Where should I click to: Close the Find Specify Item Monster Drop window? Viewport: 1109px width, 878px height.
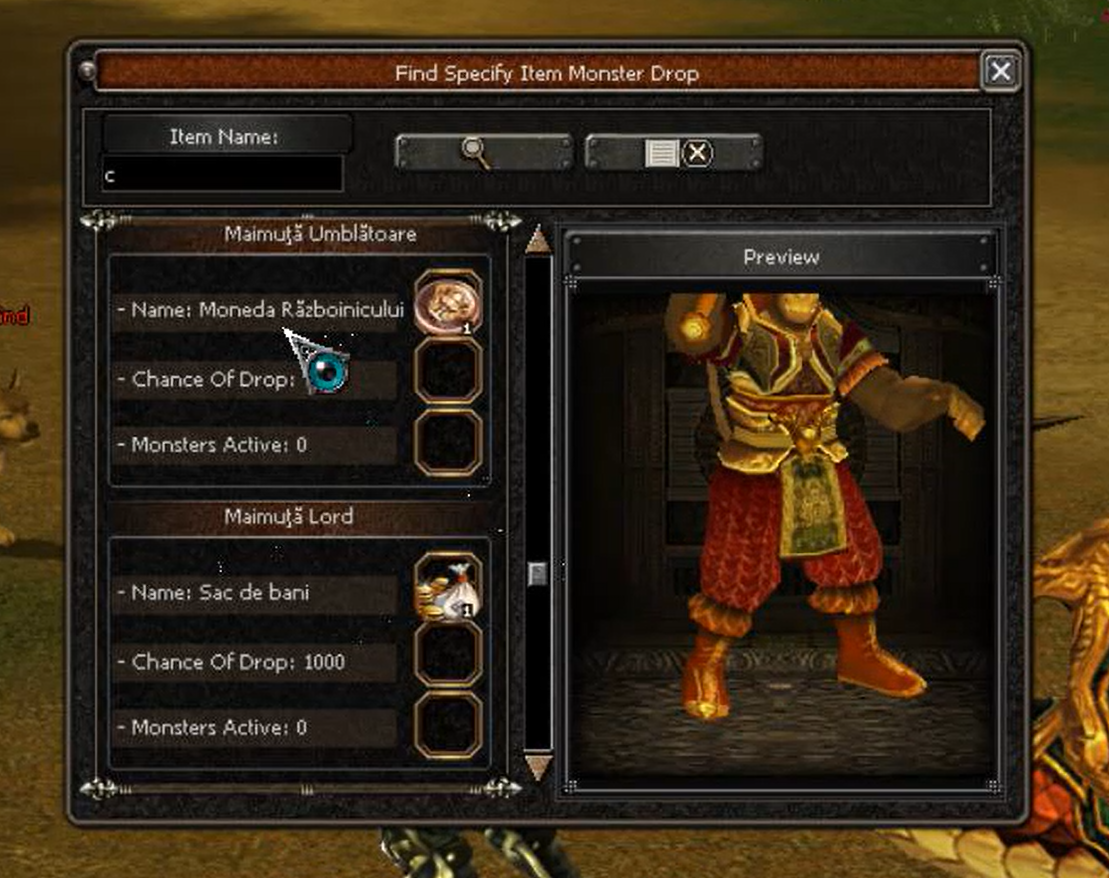click(x=1000, y=72)
